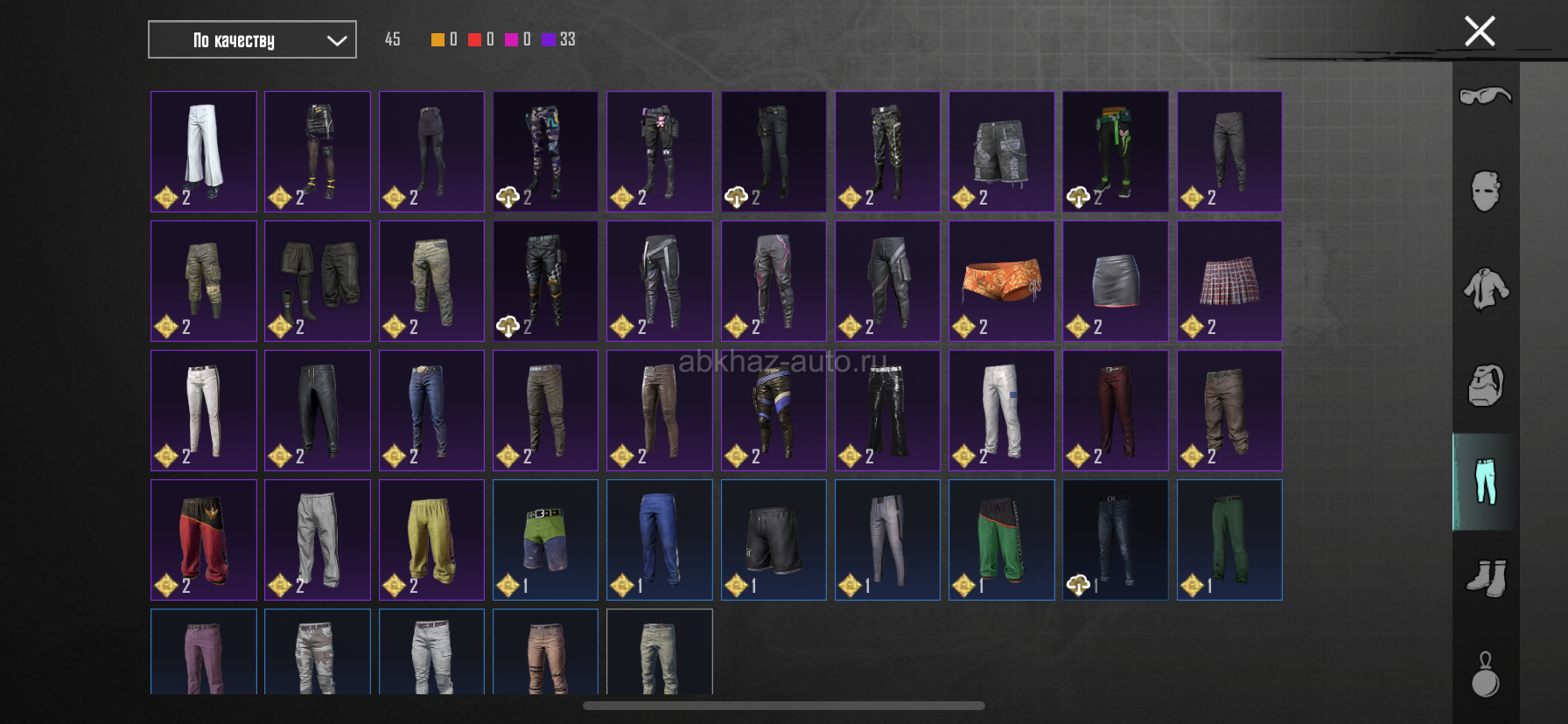Select the grey ripped denim shorts
Screen dimensions: 1568x724
[1001, 151]
